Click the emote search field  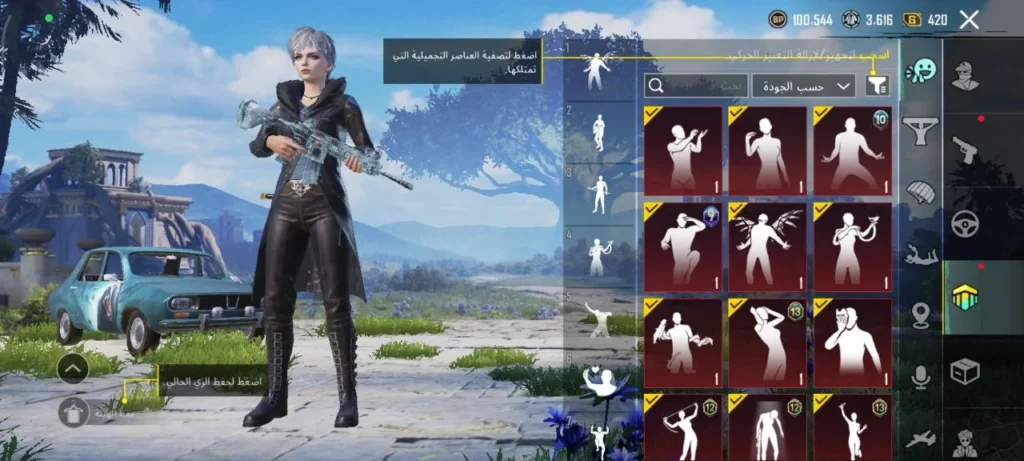[x=697, y=86]
